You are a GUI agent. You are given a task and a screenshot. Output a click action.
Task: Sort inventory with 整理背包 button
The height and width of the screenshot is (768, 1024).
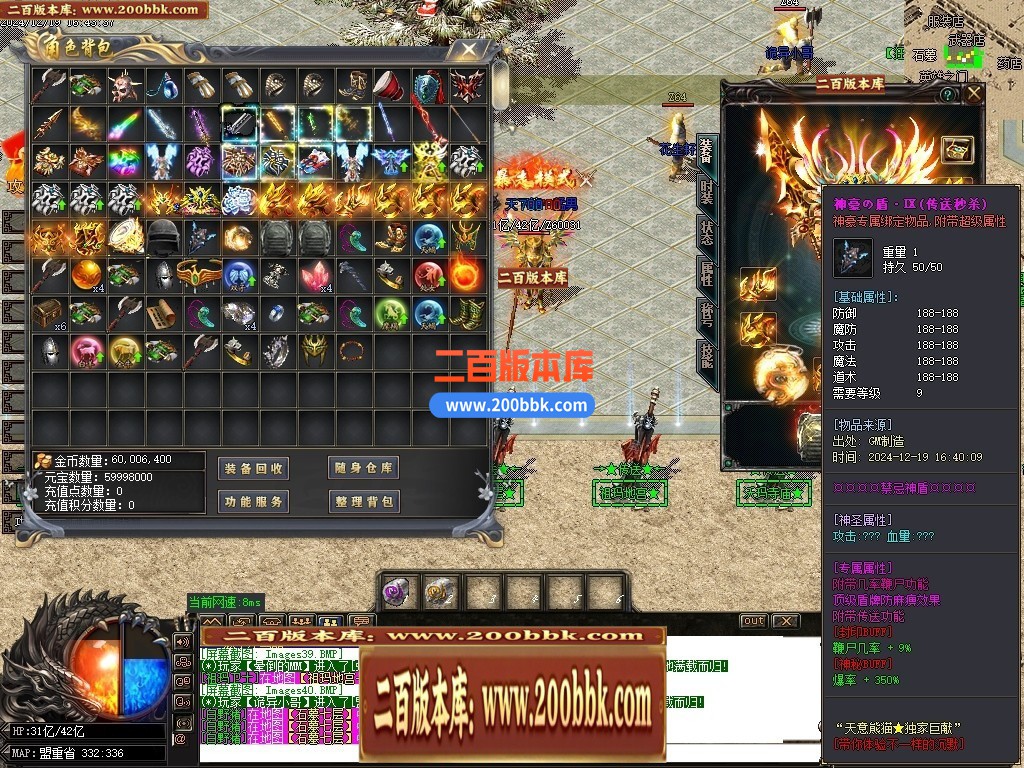pos(363,501)
